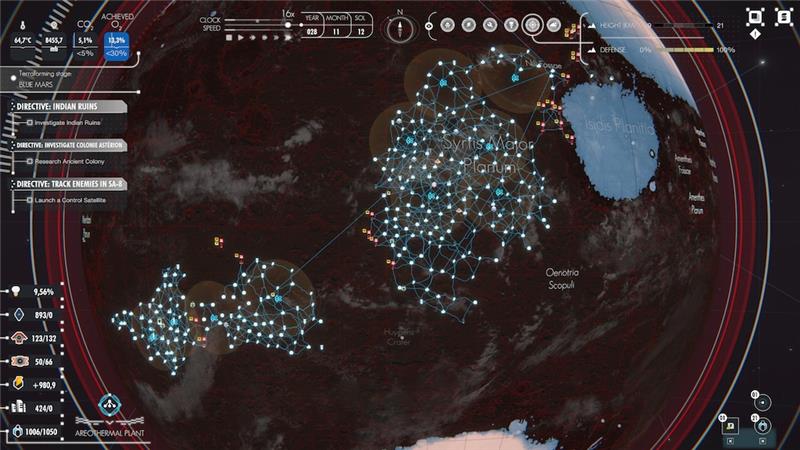Open the stacked-layers menu button at the top right

(x=785, y=17)
